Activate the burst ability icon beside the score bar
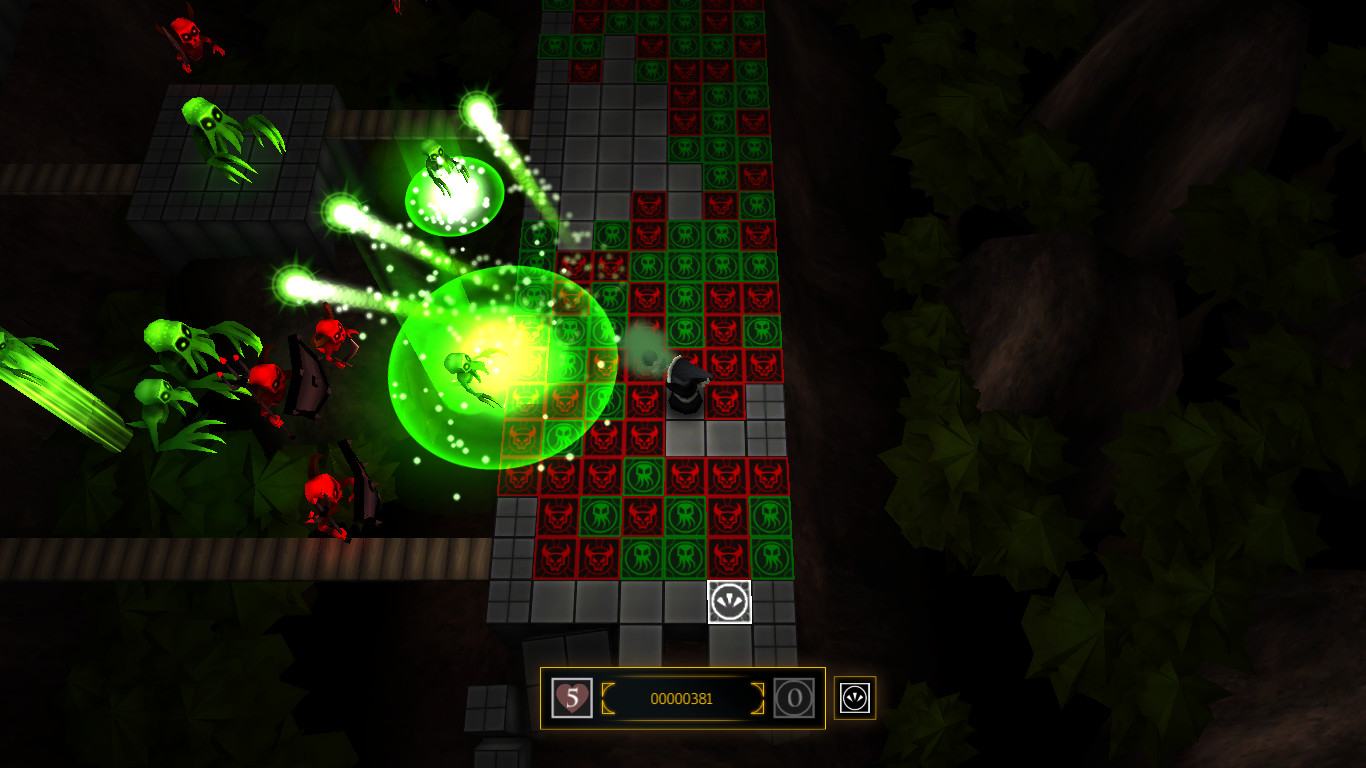The height and width of the screenshot is (768, 1366). tap(855, 698)
